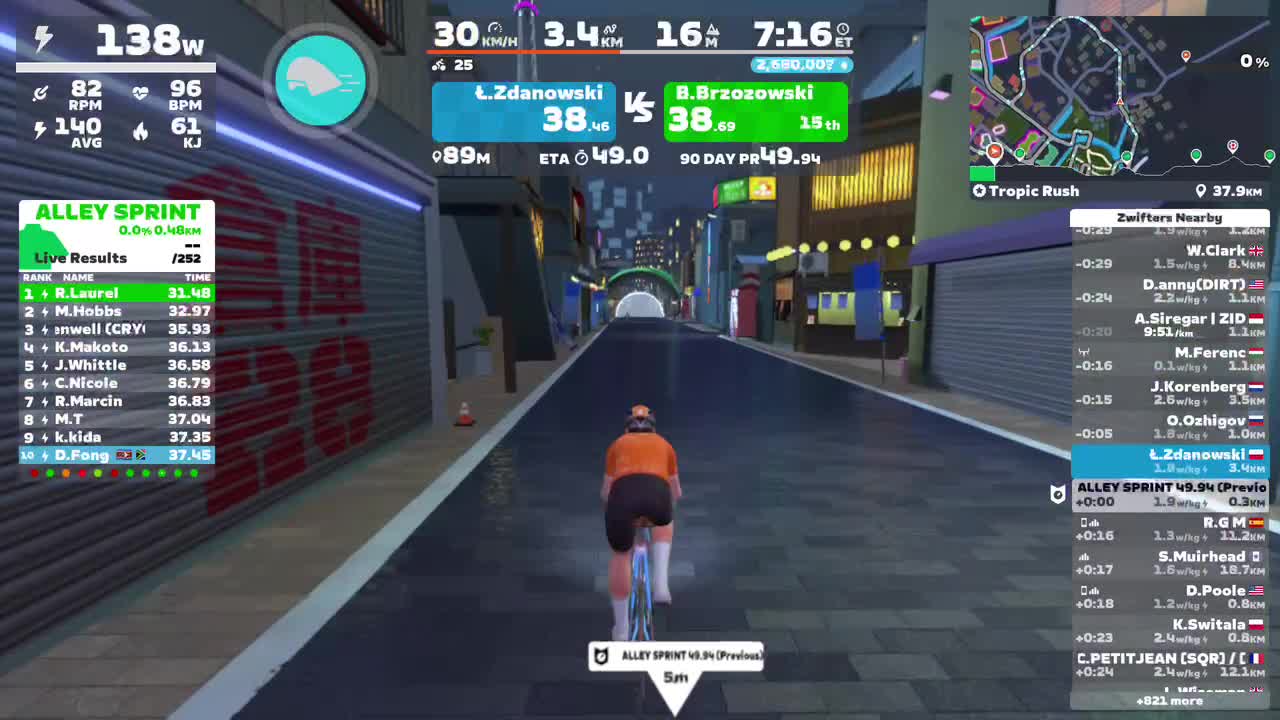Click the location pin beside 37.9KM
The height and width of the screenshot is (720, 1280).
coord(1203,191)
